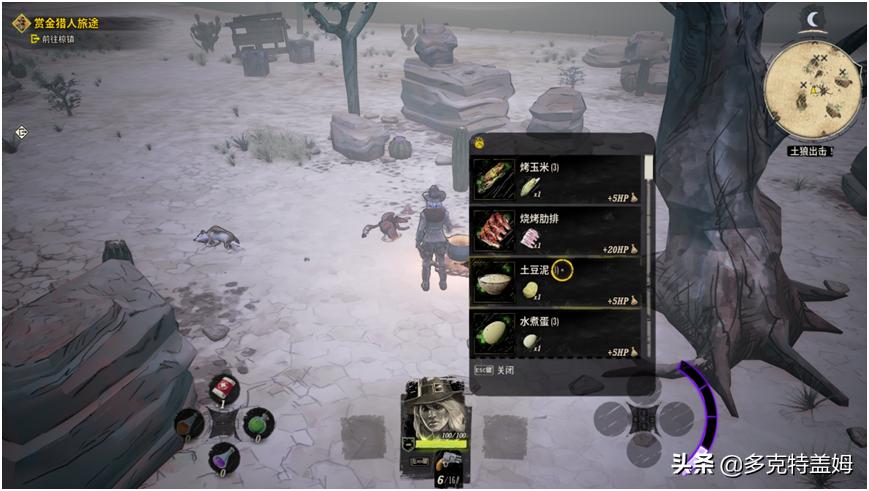Use the red medkit quick slot
The width and height of the screenshot is (869, 491).
[223, 389]
